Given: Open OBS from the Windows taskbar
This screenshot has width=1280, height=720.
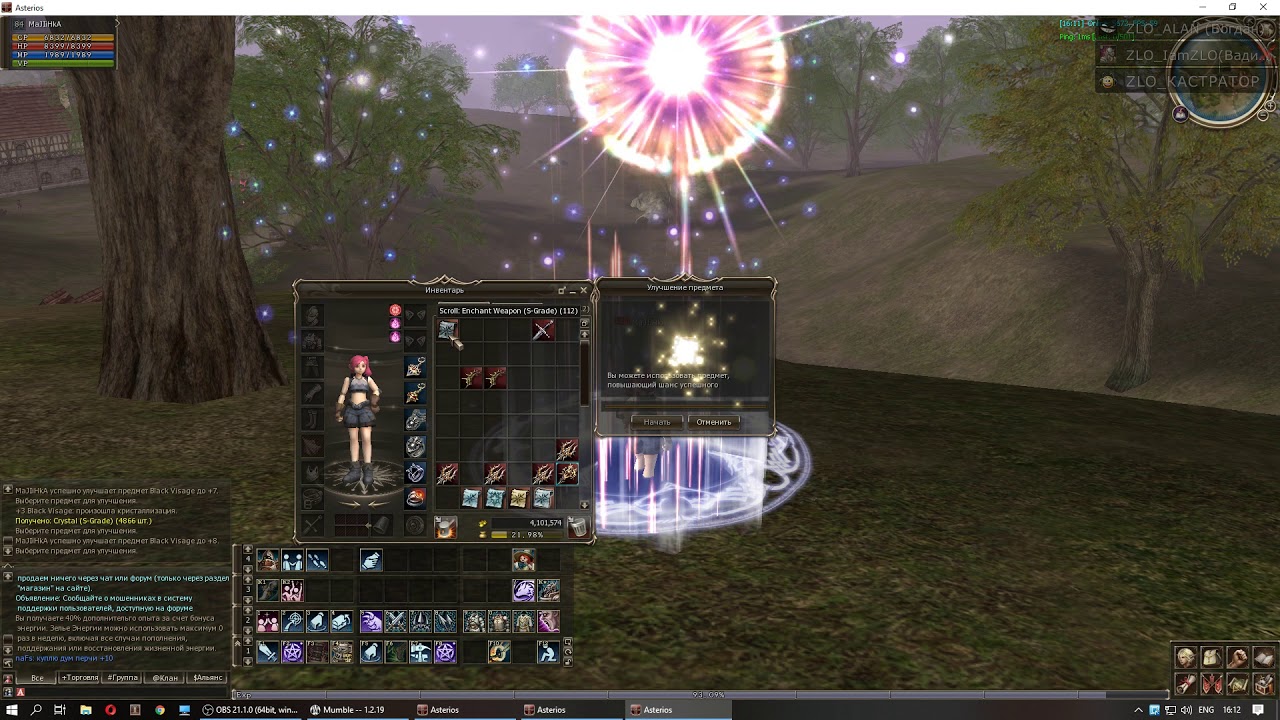Looking at the screenshot, I should 252,710.
